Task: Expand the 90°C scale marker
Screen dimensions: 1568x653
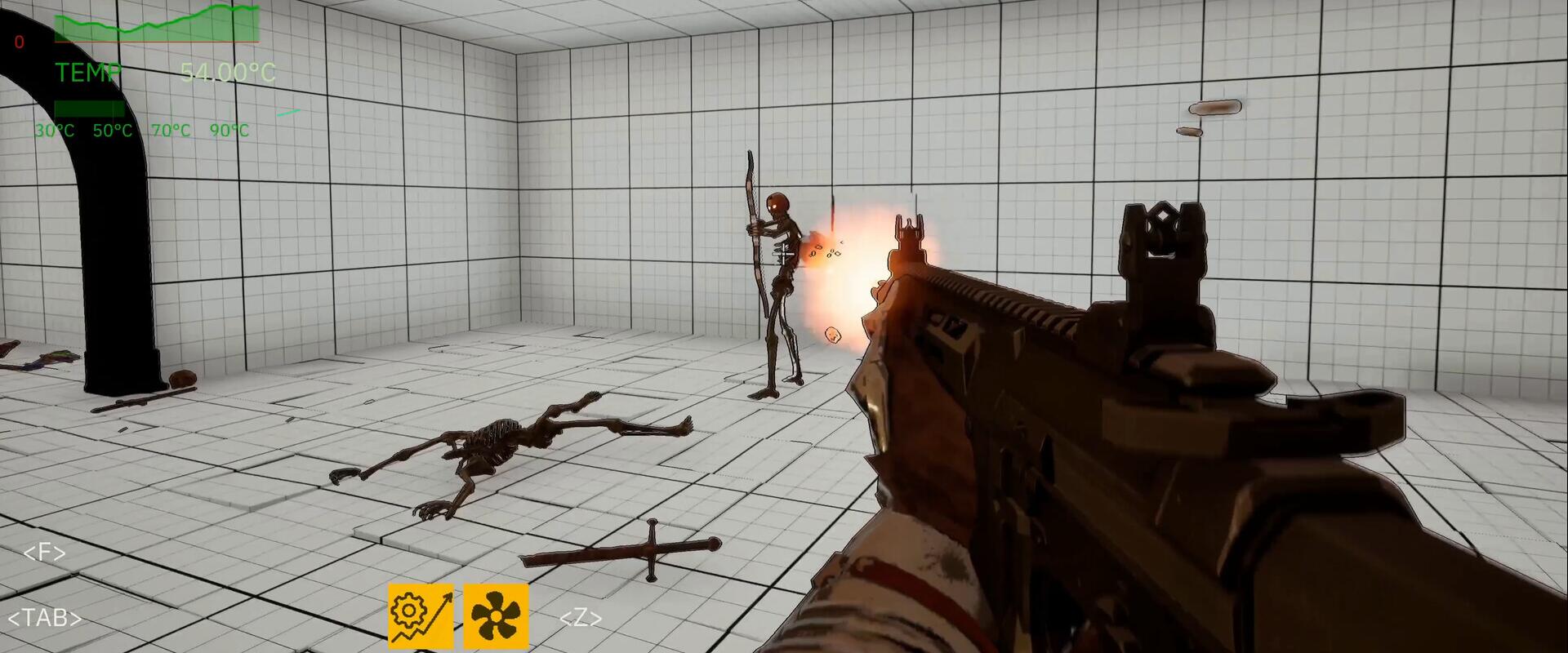Action: pyautogui.click(x=229, y=129)
